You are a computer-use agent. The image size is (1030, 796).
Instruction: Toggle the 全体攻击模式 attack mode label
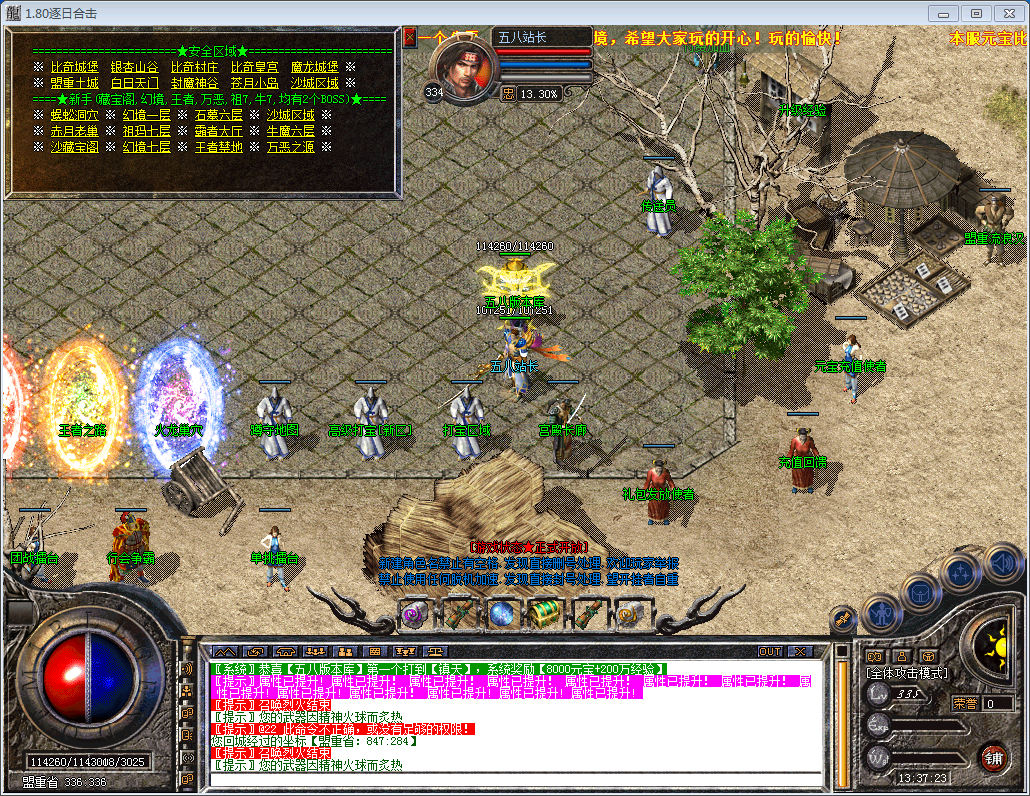(907, 673)
